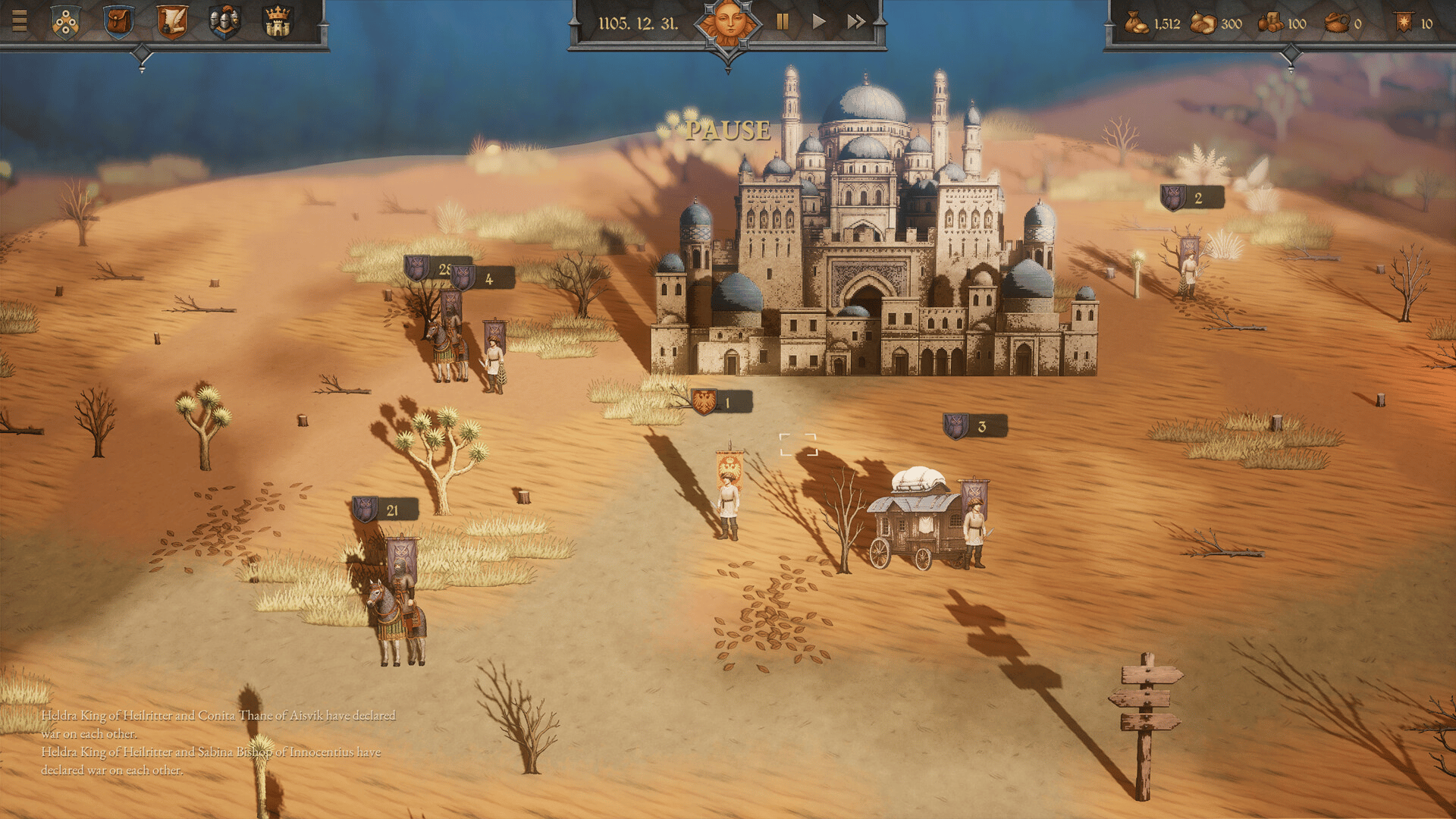Open the crowned castle kingdom panel

[278, 22]
